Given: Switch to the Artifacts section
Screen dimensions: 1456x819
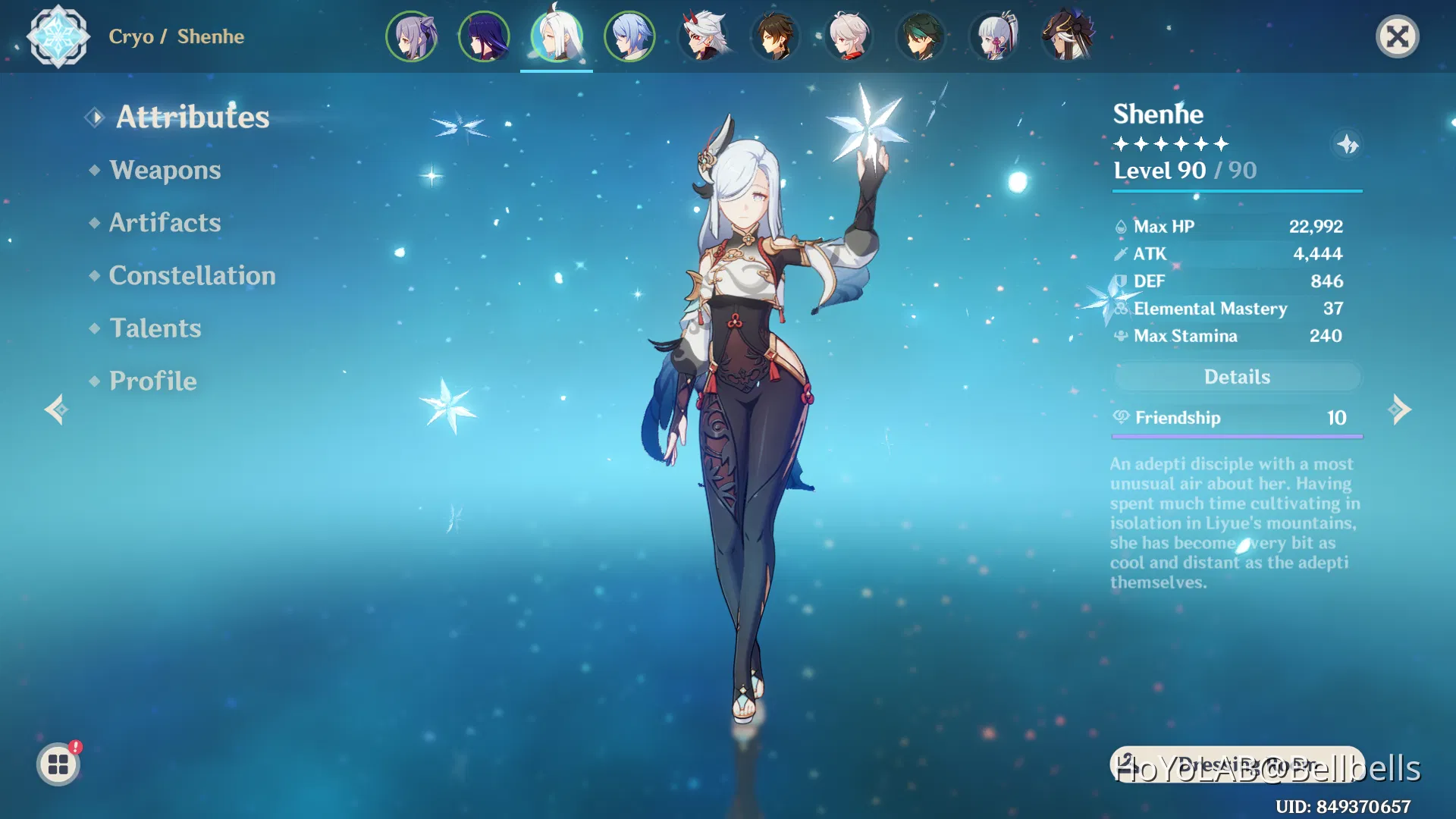Looking at the screenshot, I should pyautogui.click(x=164, y=223).
